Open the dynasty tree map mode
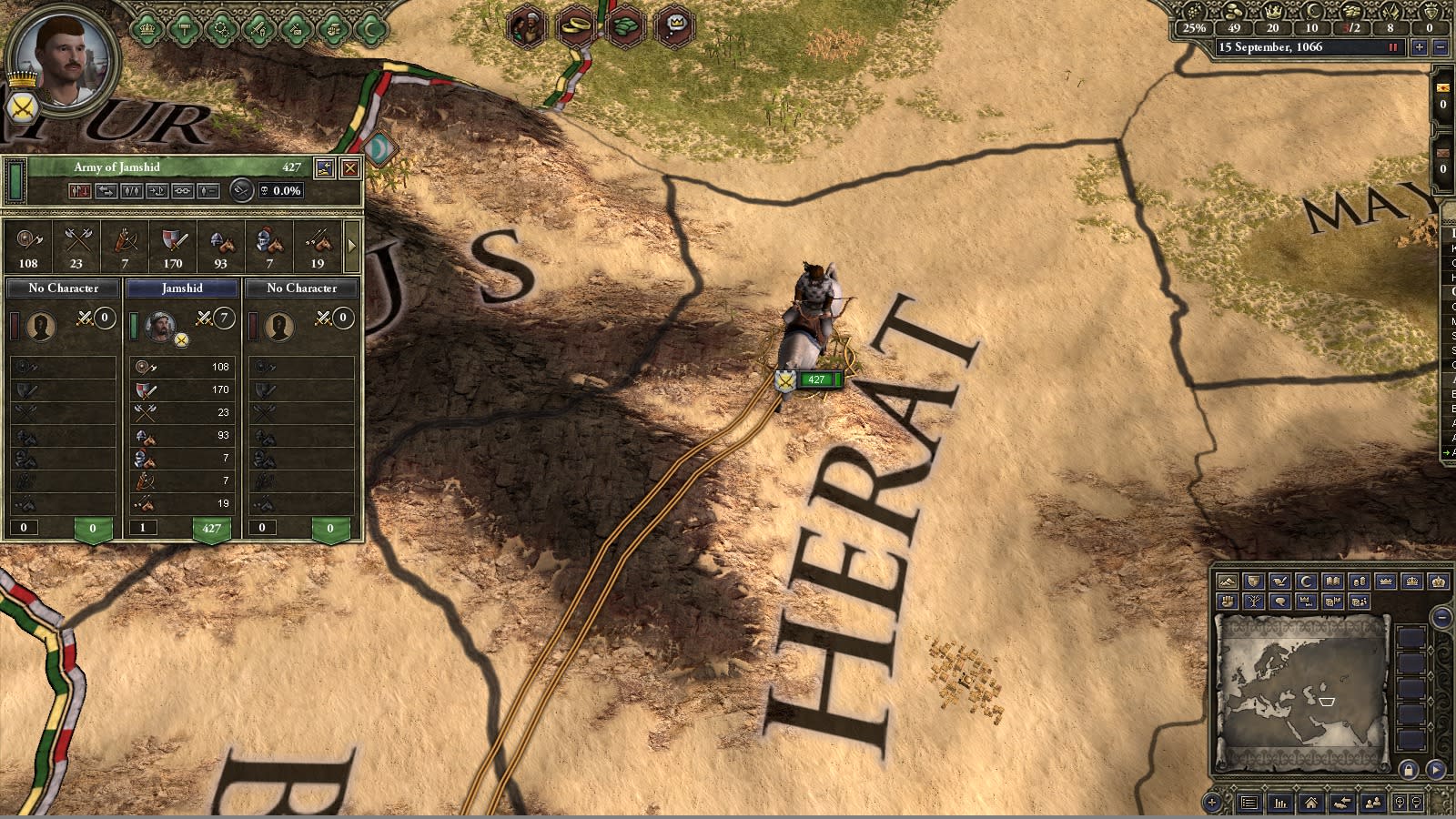Screen dimensions: 1456x819 point(1253,602)
